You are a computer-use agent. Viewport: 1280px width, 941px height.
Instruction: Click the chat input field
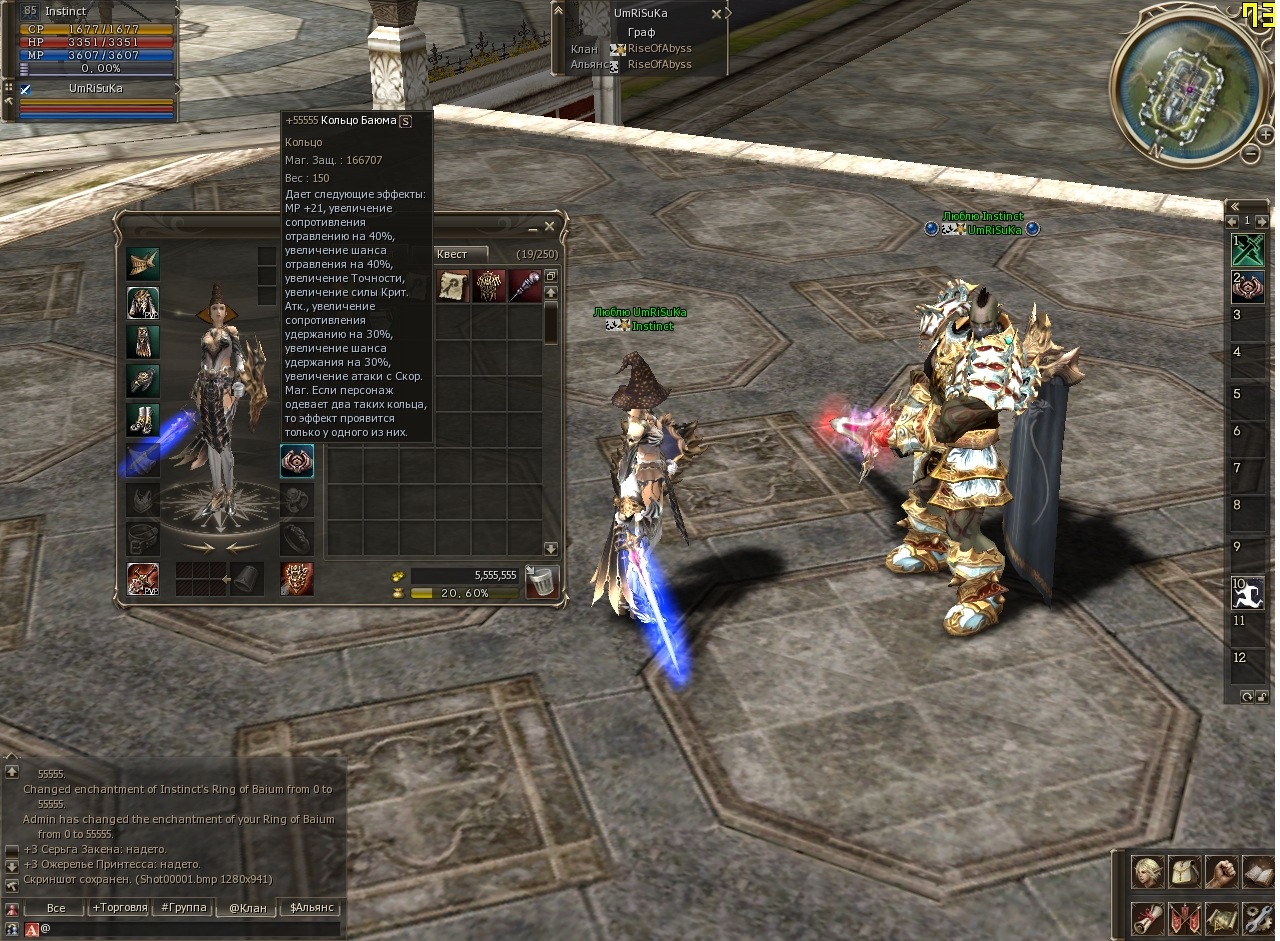190,929
